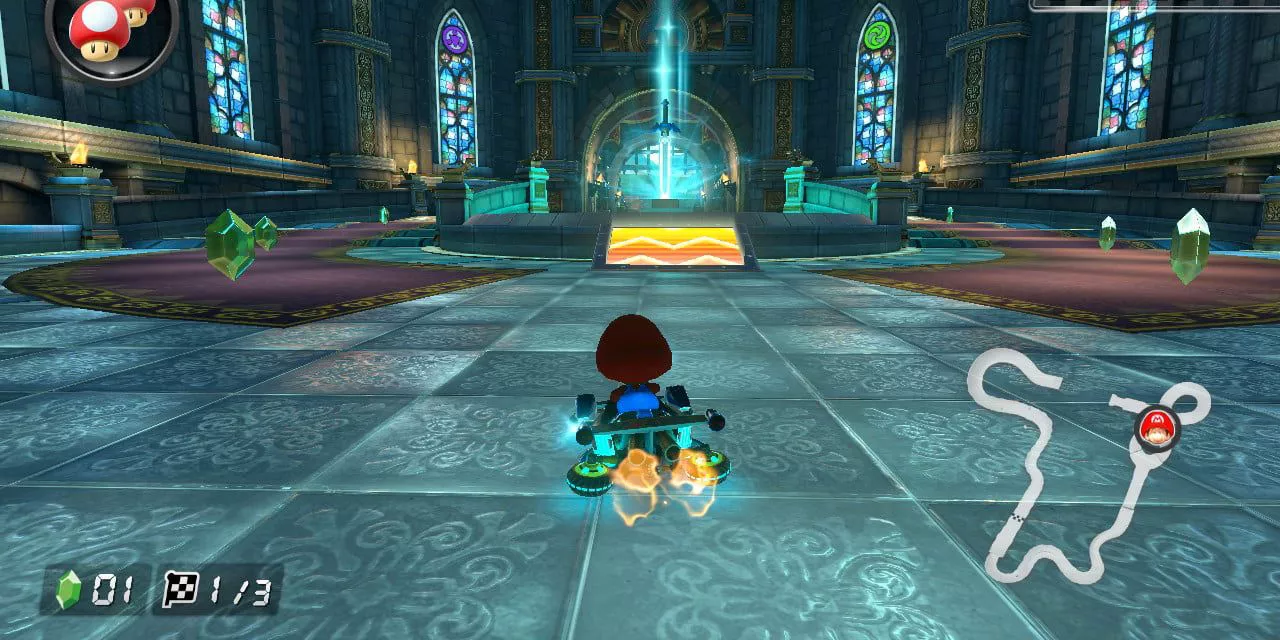Click the course minimap
The width and height of the screenshot is (1280, 640).
[x=1085, y=465]
